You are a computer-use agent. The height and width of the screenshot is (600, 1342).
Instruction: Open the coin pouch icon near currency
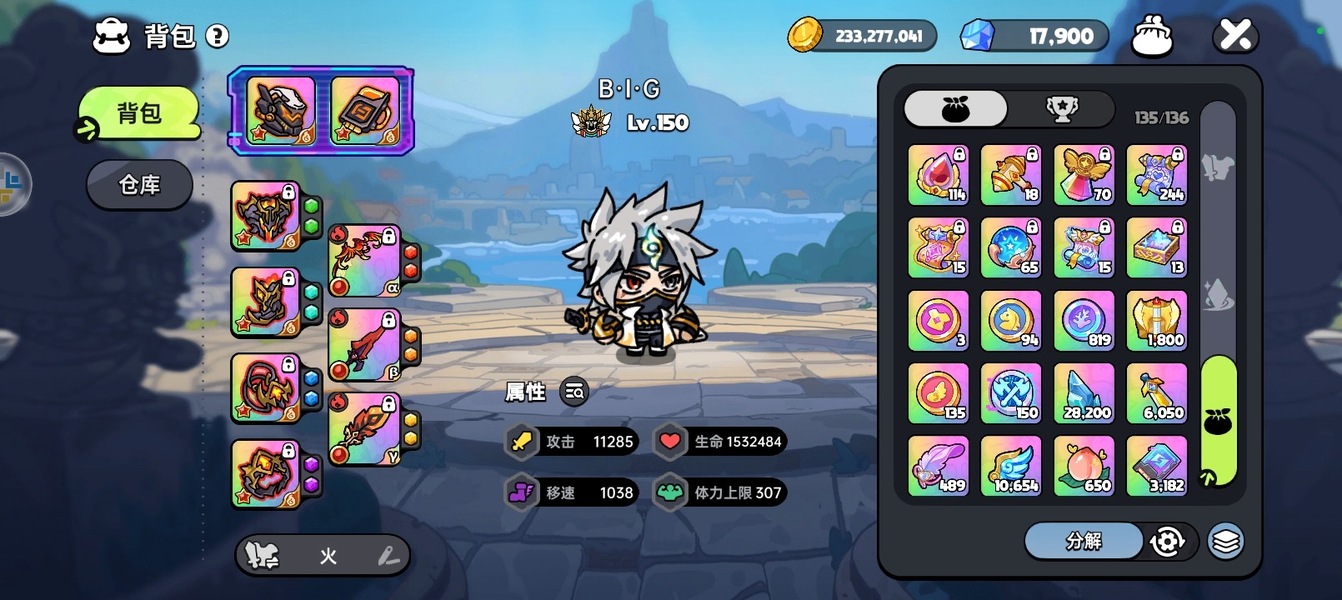(x=1152, y=37)
